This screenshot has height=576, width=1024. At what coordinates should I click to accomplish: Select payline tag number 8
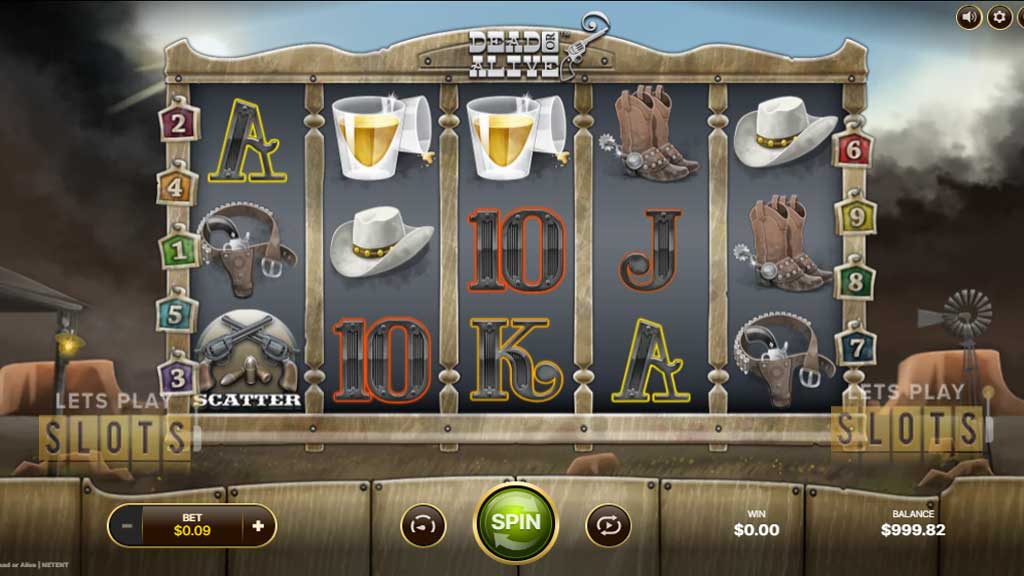click(x=854, y=280)
